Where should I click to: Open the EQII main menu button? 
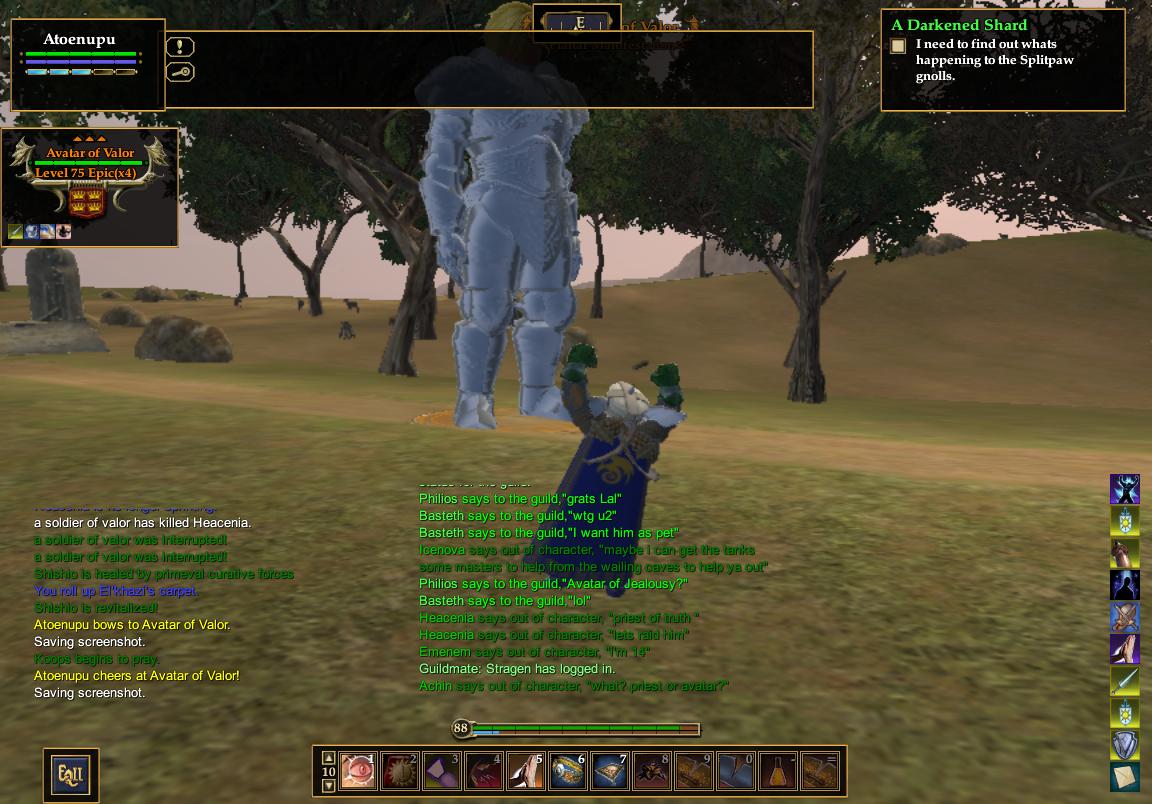click(x=70, y=774)
